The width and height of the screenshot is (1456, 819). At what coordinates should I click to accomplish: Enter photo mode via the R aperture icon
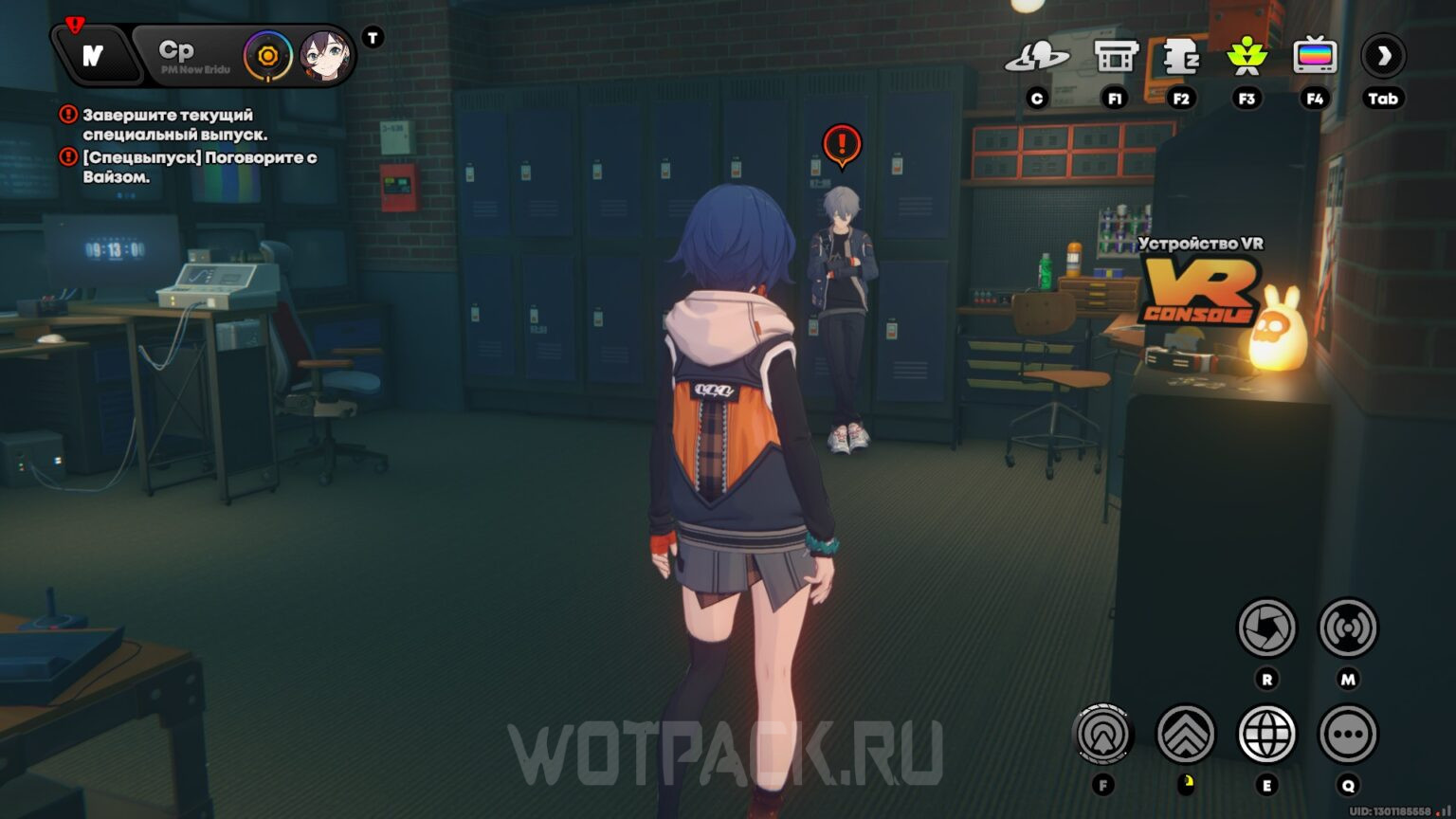[1267, 625]
